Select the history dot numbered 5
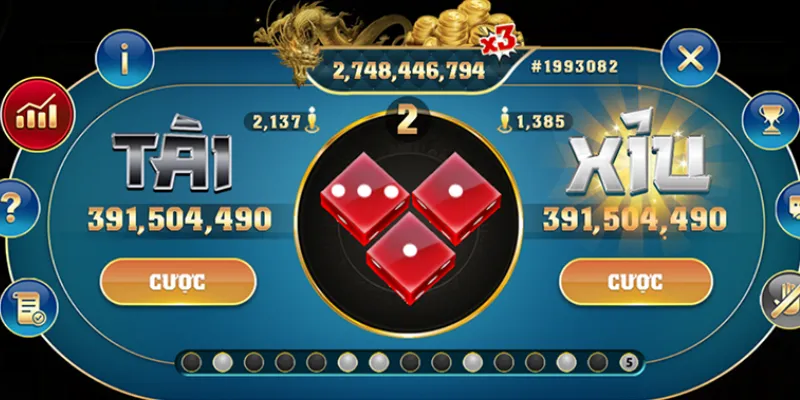Image resolution: width=800 pixels, height=400 pixels. 628,362
